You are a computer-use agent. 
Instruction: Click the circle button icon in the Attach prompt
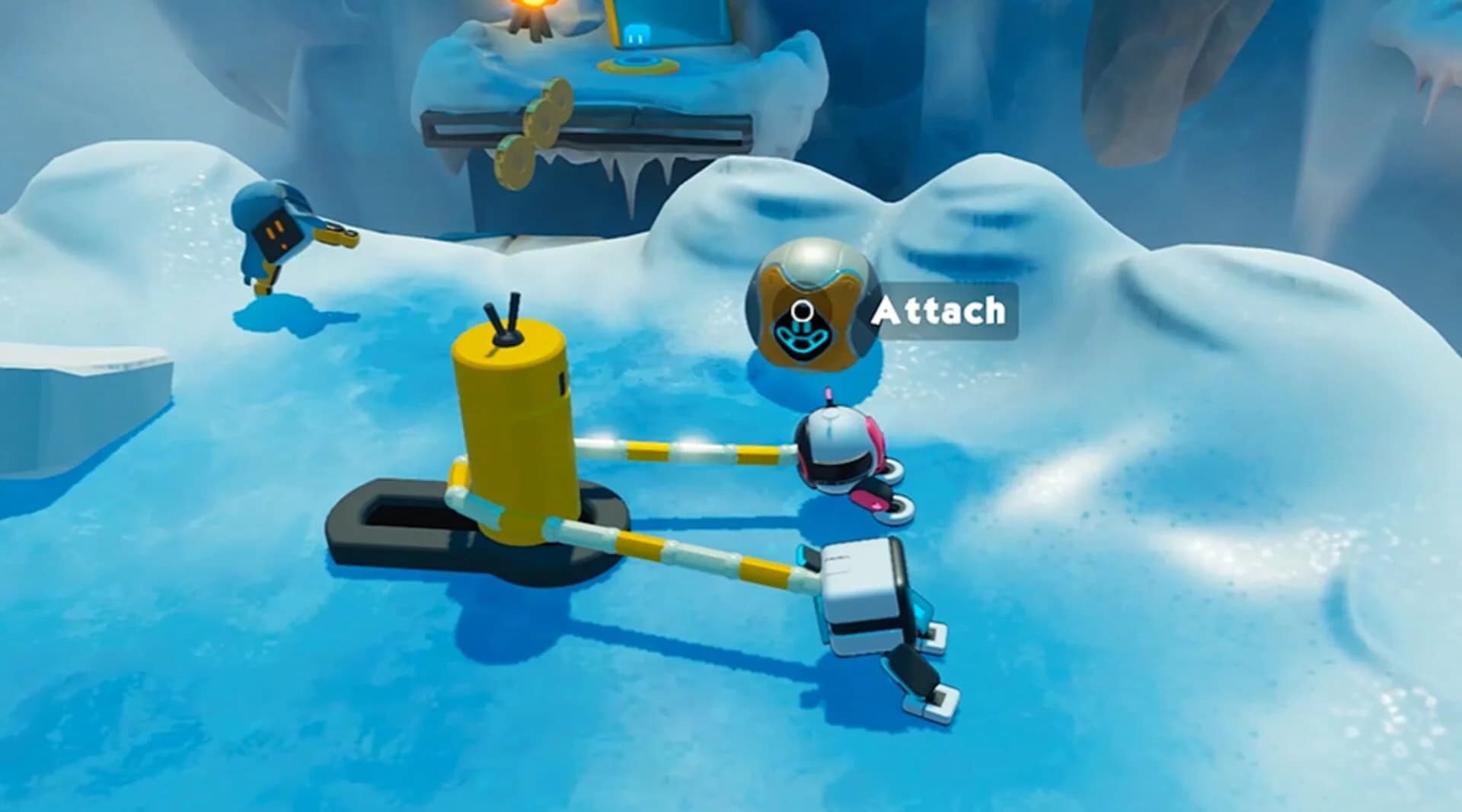tap(802, 310)
